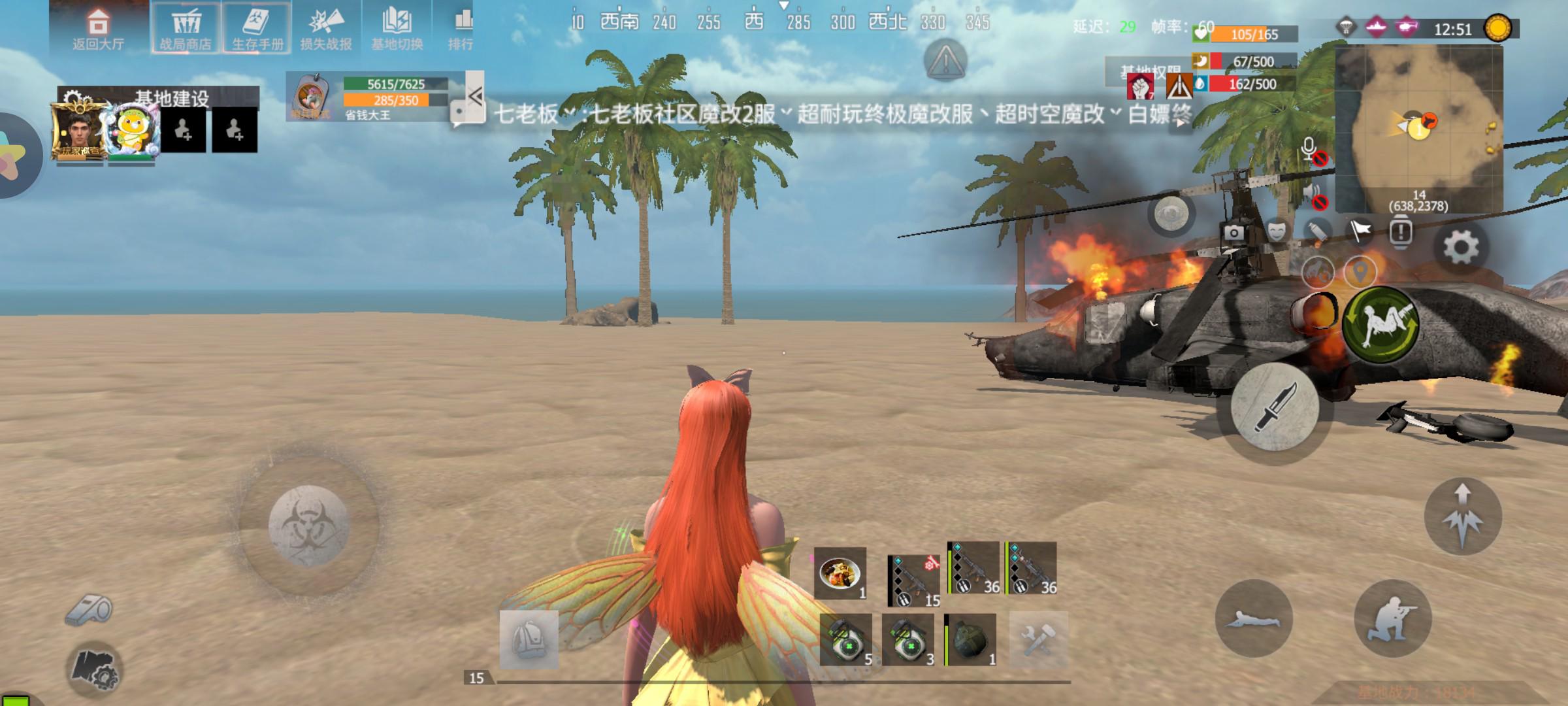The height and width of the screenshot is (706, 1568).
Task: Switch to crouch stance
Action: coord(1393,618)
